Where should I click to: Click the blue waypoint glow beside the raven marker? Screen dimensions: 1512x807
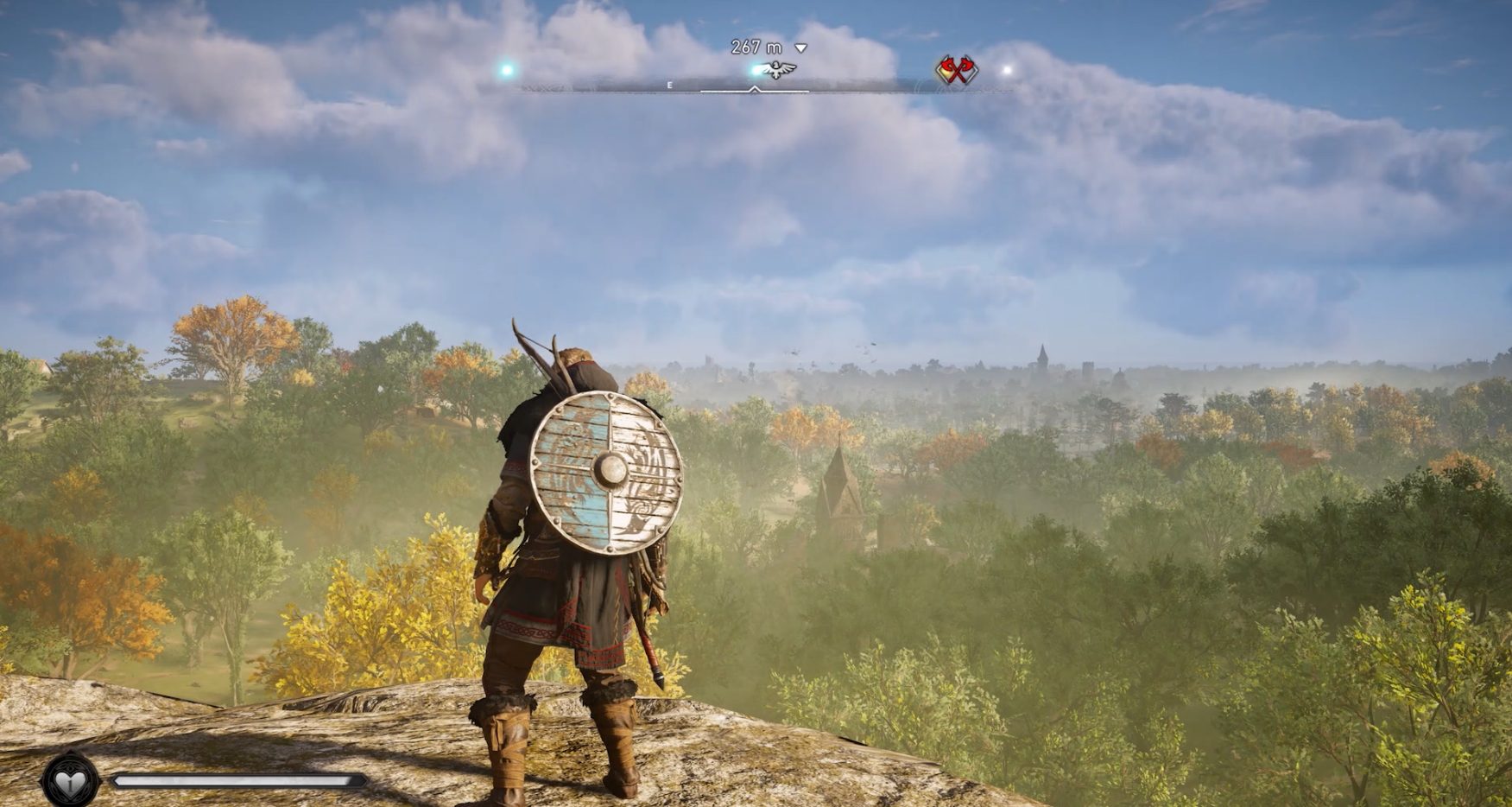(754, 73)
